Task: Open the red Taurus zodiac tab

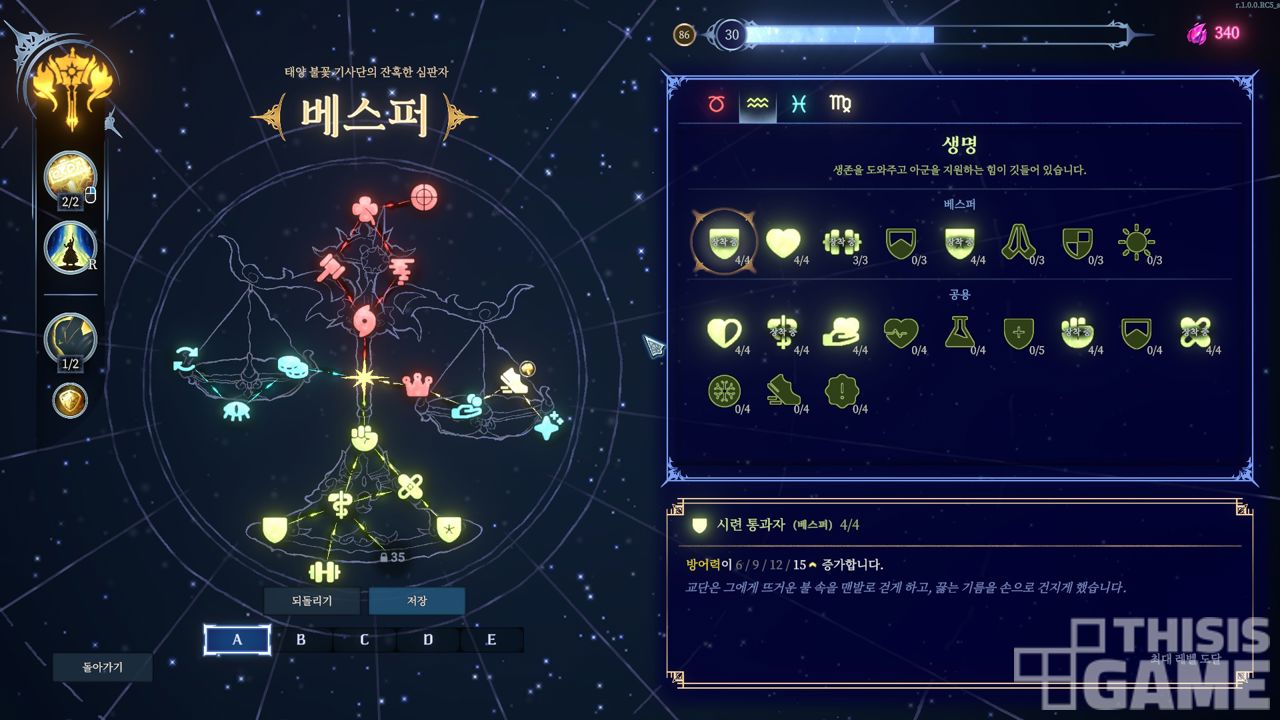Action: coord(716,104)
